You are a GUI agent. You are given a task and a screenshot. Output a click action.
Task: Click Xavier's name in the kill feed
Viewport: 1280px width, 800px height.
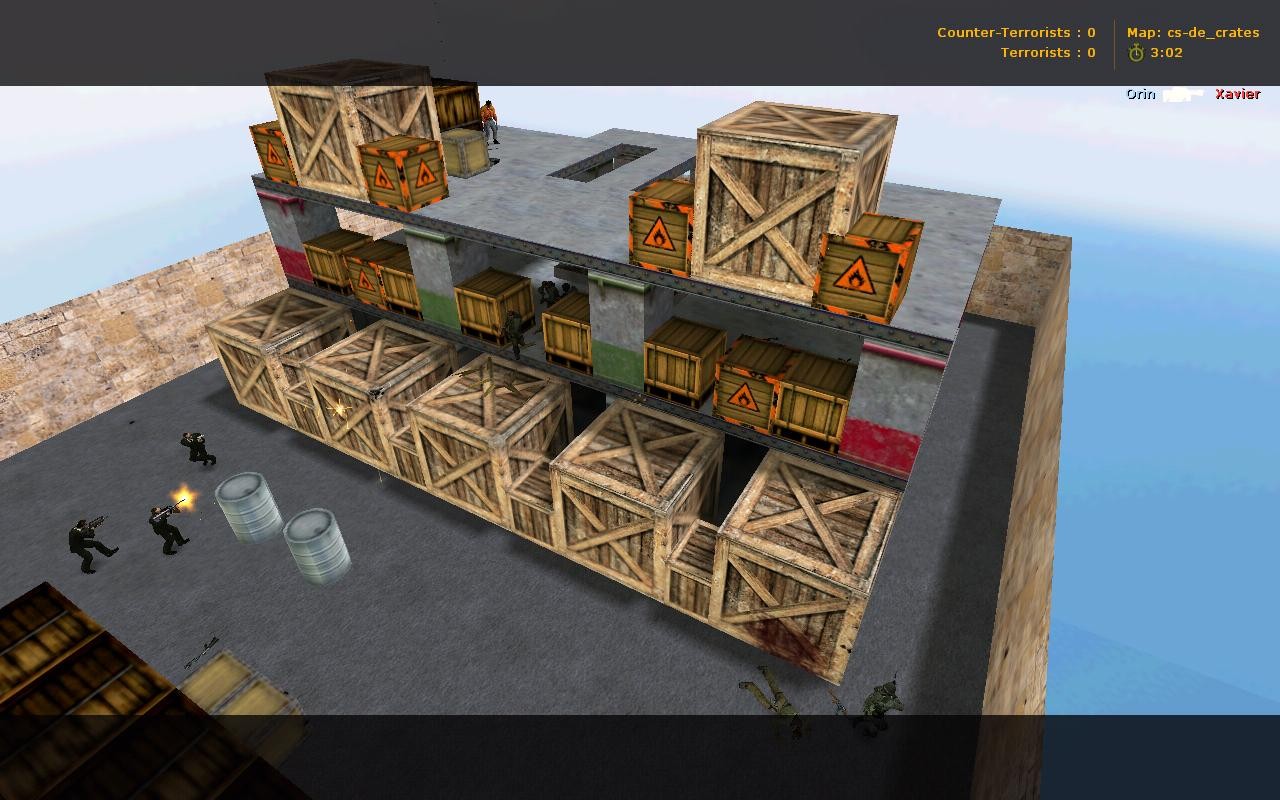[x=1237, y=93]
